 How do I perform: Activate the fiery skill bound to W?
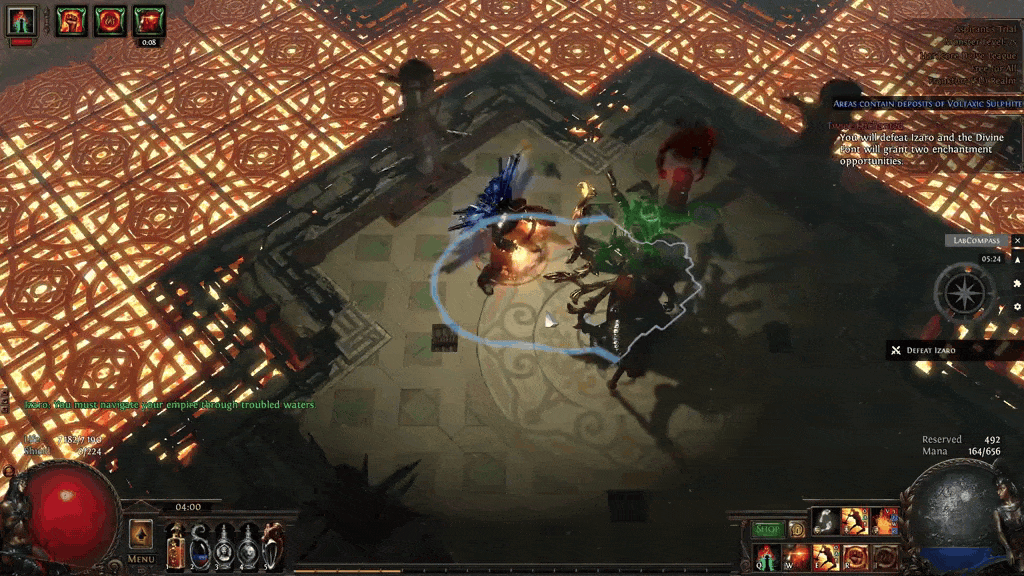click(x=797, y=557)
